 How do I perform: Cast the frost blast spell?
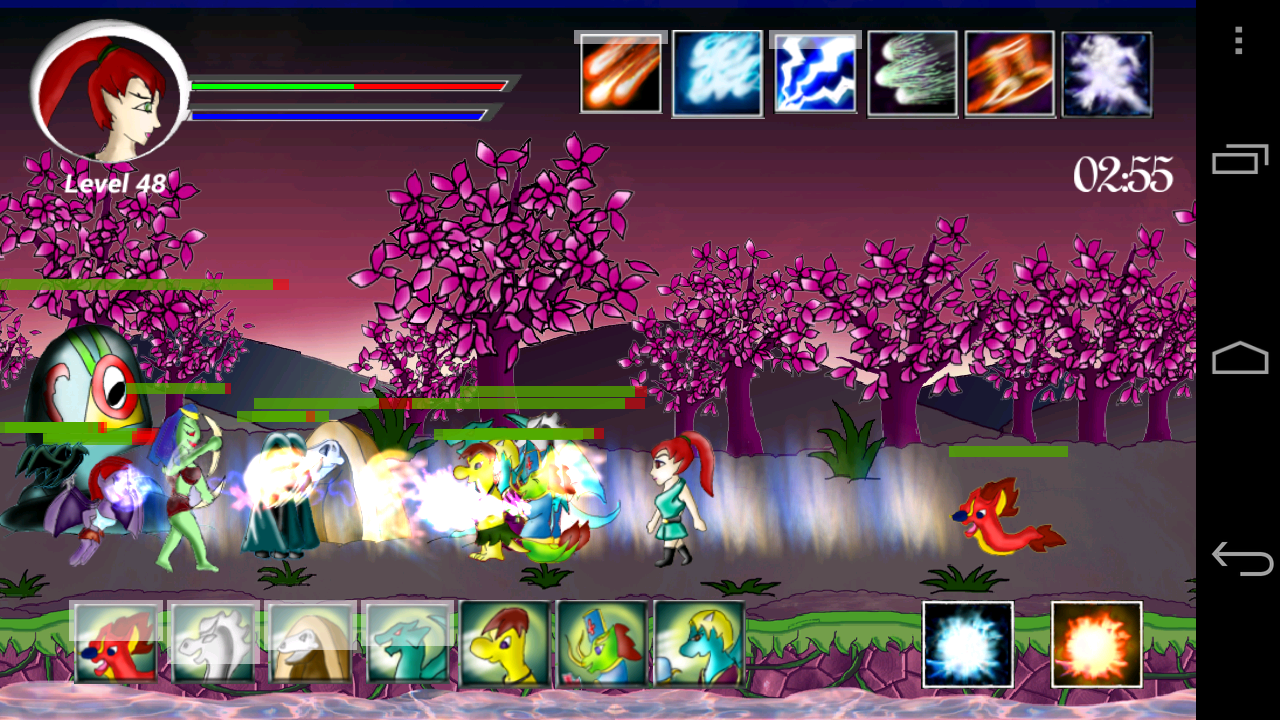coord(717,72)
